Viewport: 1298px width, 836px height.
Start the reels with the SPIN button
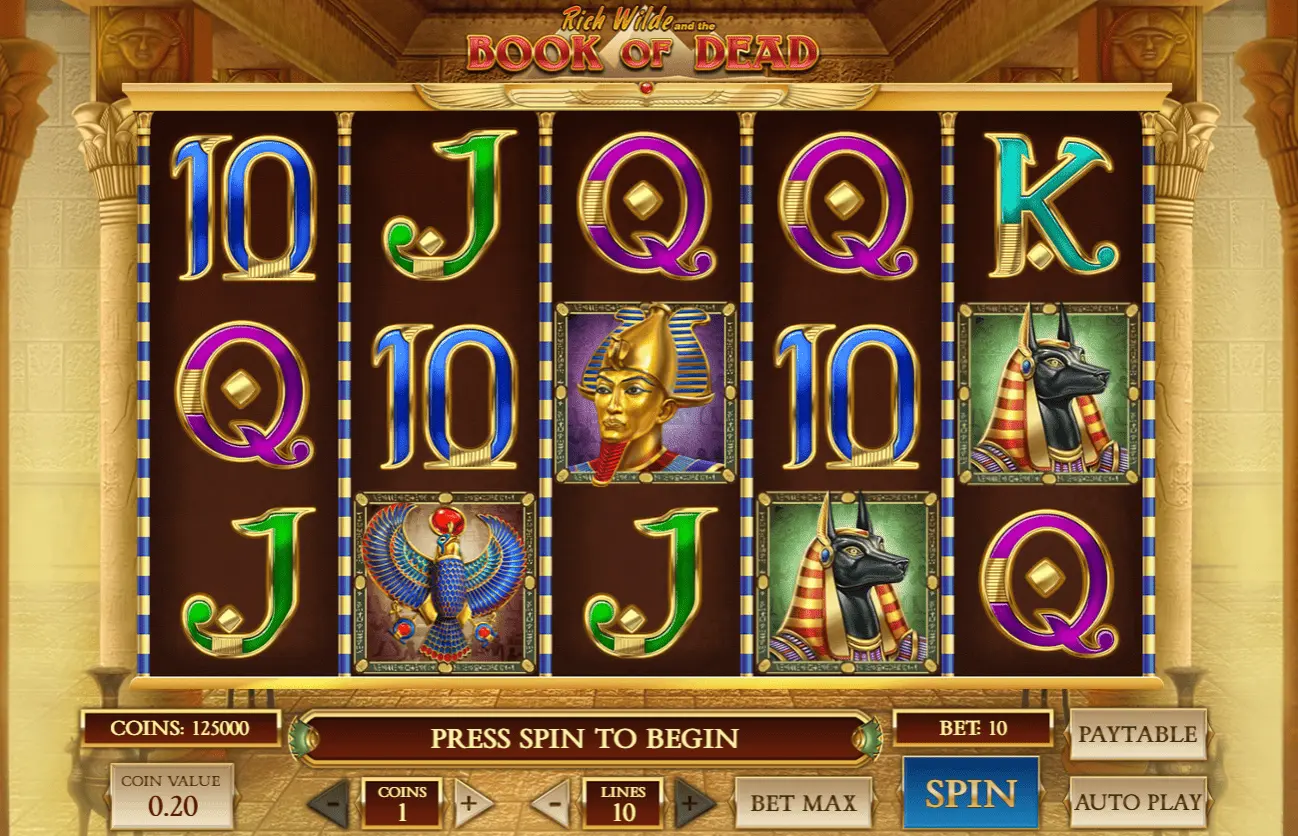point(970,793)
